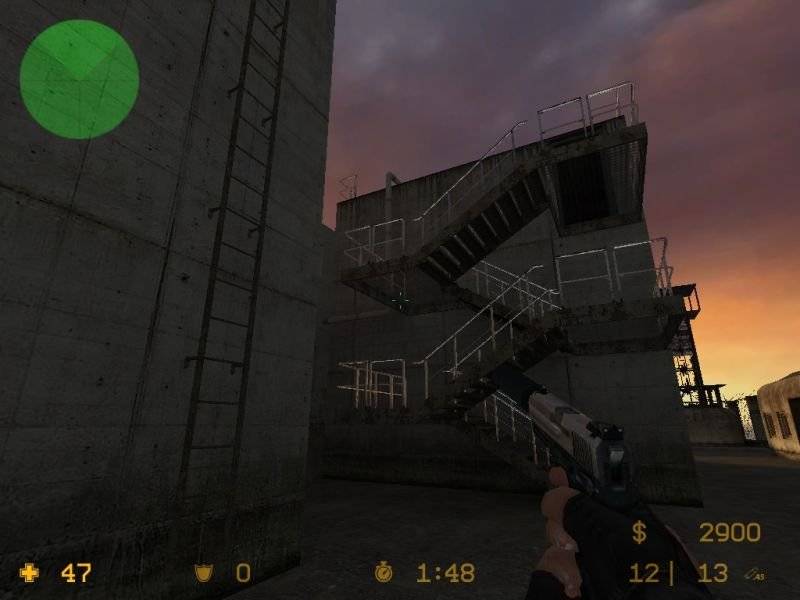Image resolution: width=800 pixels, height=600 pixels.
Task: Click the green circular radar
Action: [x=79, y=79]
